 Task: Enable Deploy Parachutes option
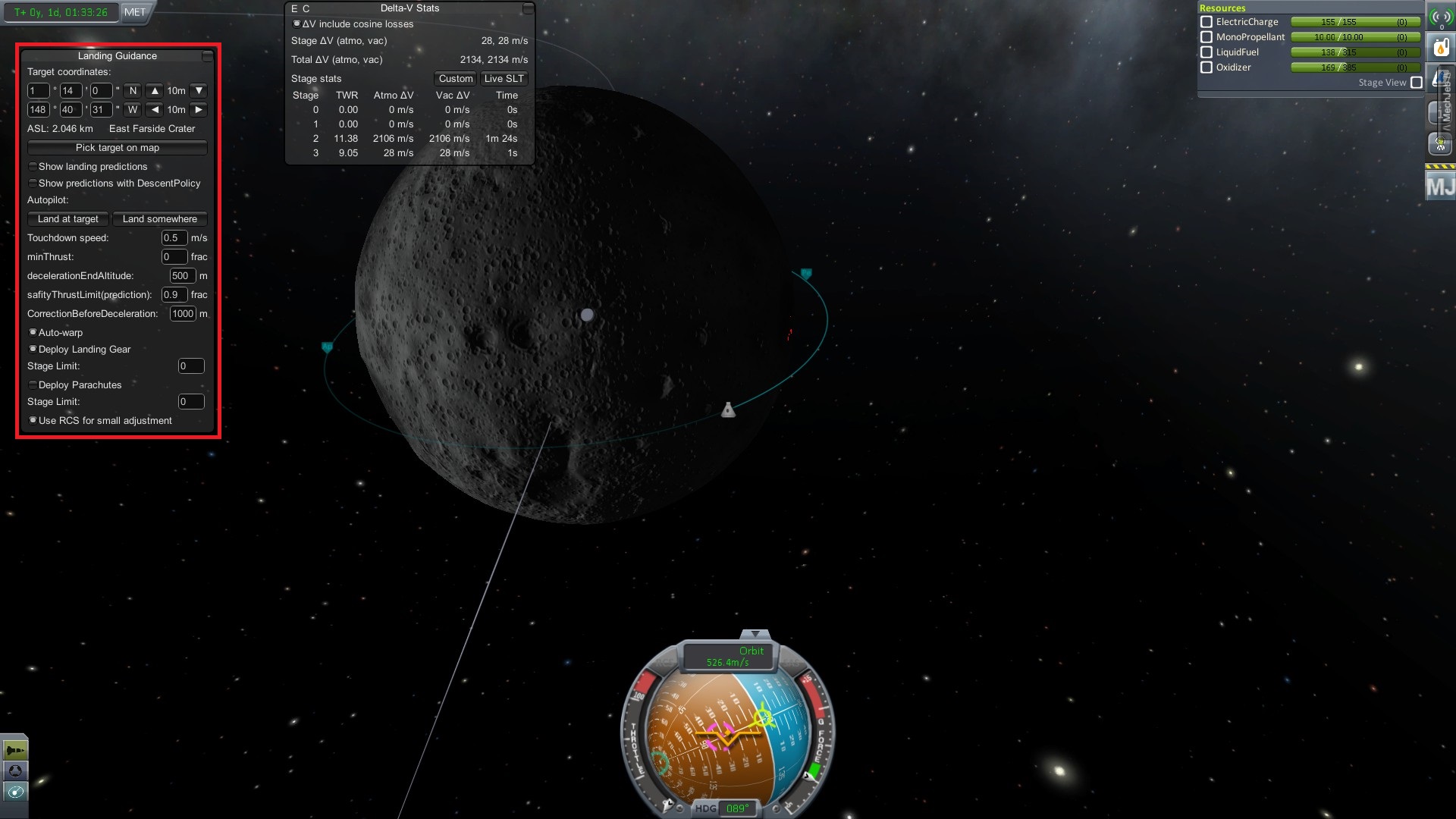pos(33,385)
